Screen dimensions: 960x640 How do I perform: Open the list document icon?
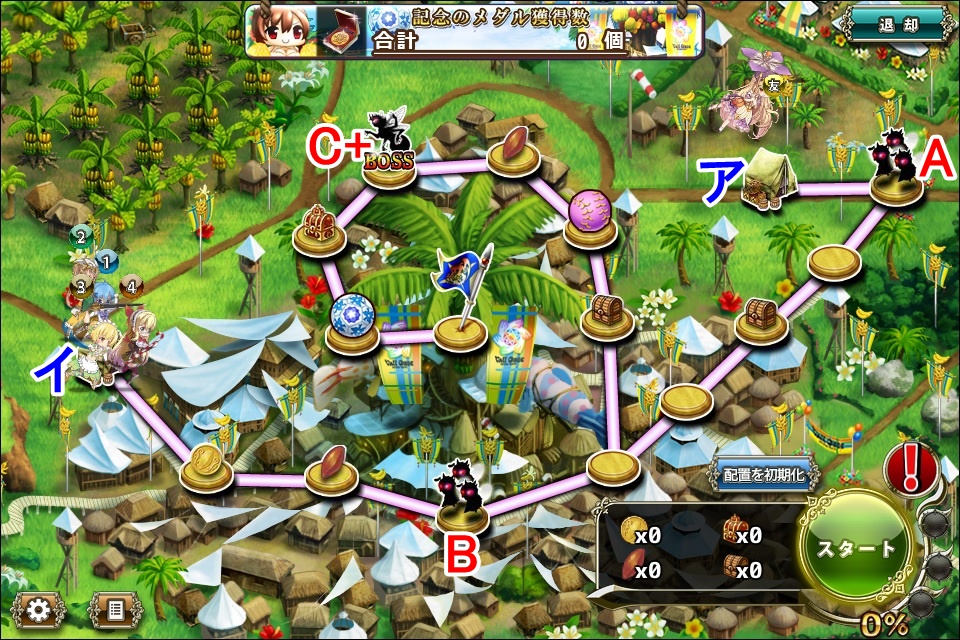click(114, 607)
